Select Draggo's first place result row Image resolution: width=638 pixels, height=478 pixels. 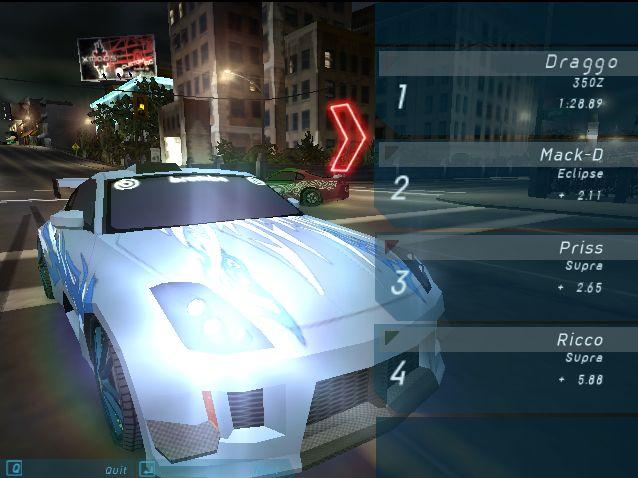click(x=506, y=94)
